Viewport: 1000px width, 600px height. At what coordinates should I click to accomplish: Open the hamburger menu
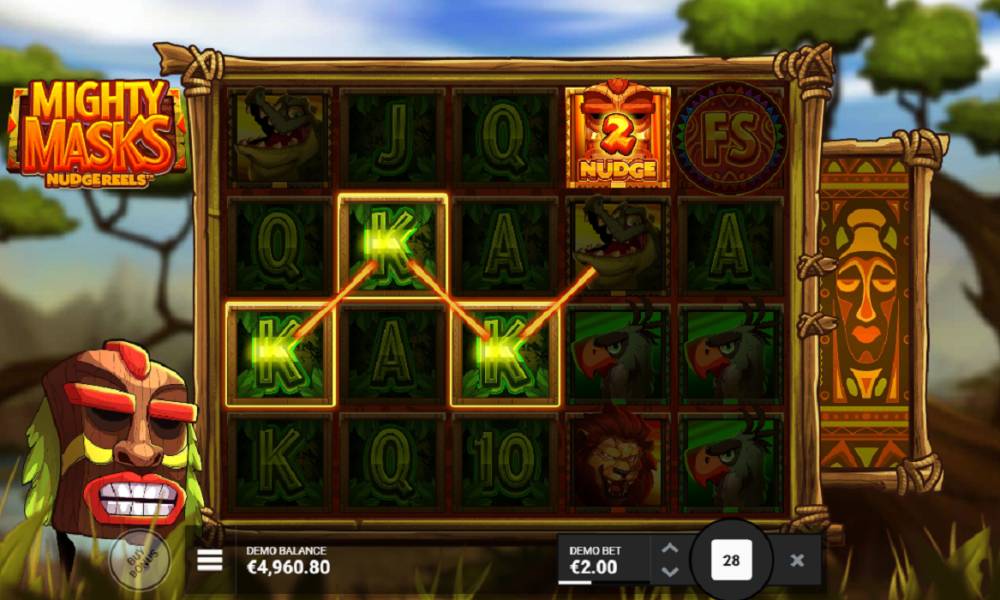210,560
